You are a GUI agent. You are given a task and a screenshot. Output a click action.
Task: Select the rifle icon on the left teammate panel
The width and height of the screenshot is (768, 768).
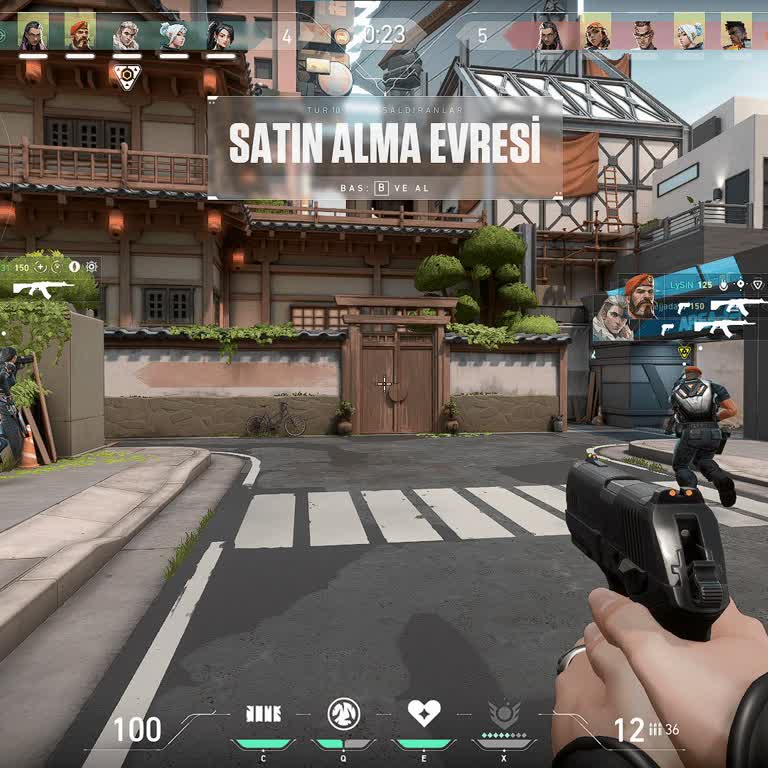[x=43, y=289]
